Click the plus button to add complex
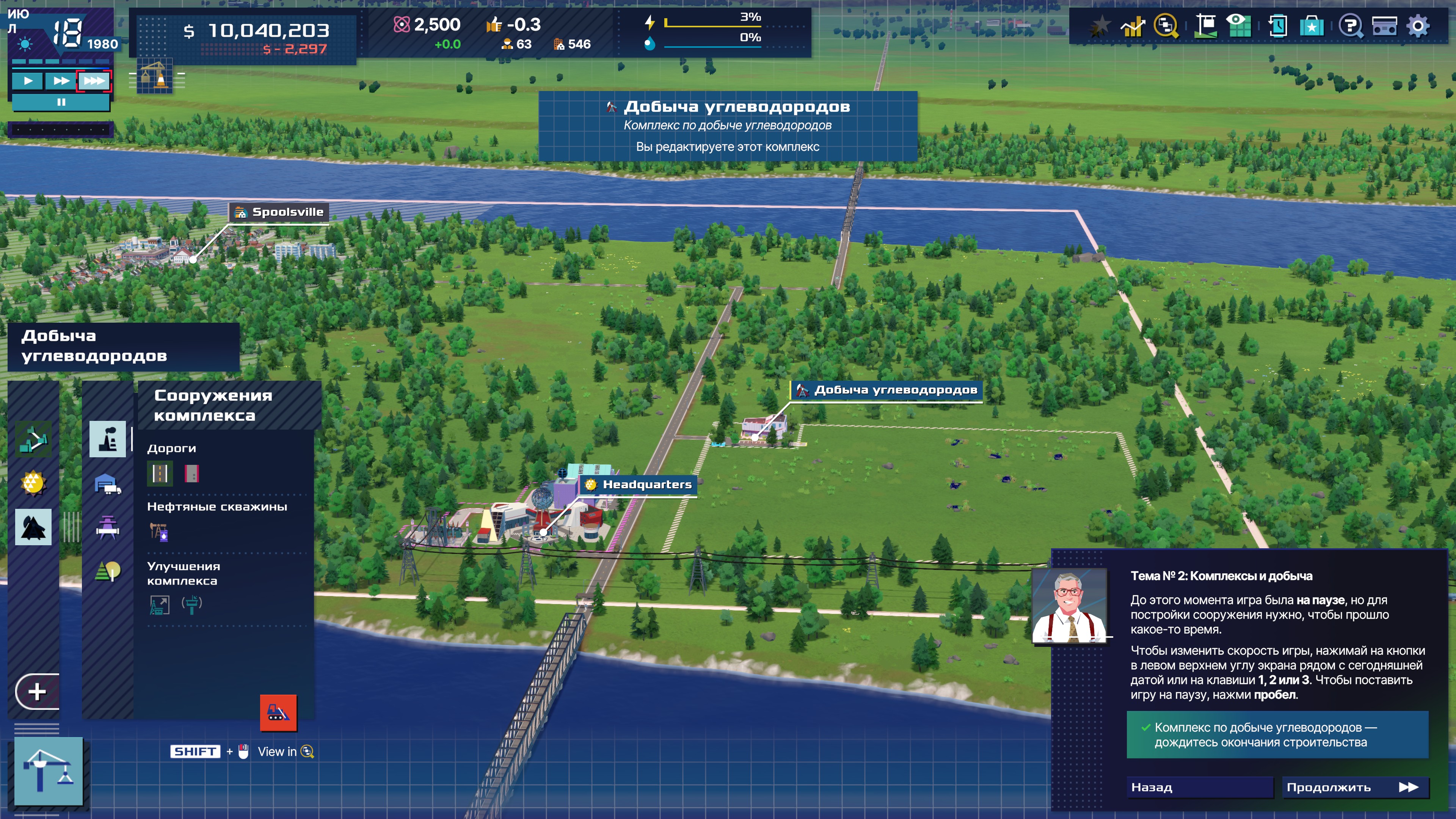The height and width of the screenshot is (819, 1456). pyautogui.click(x=37, y=691)
